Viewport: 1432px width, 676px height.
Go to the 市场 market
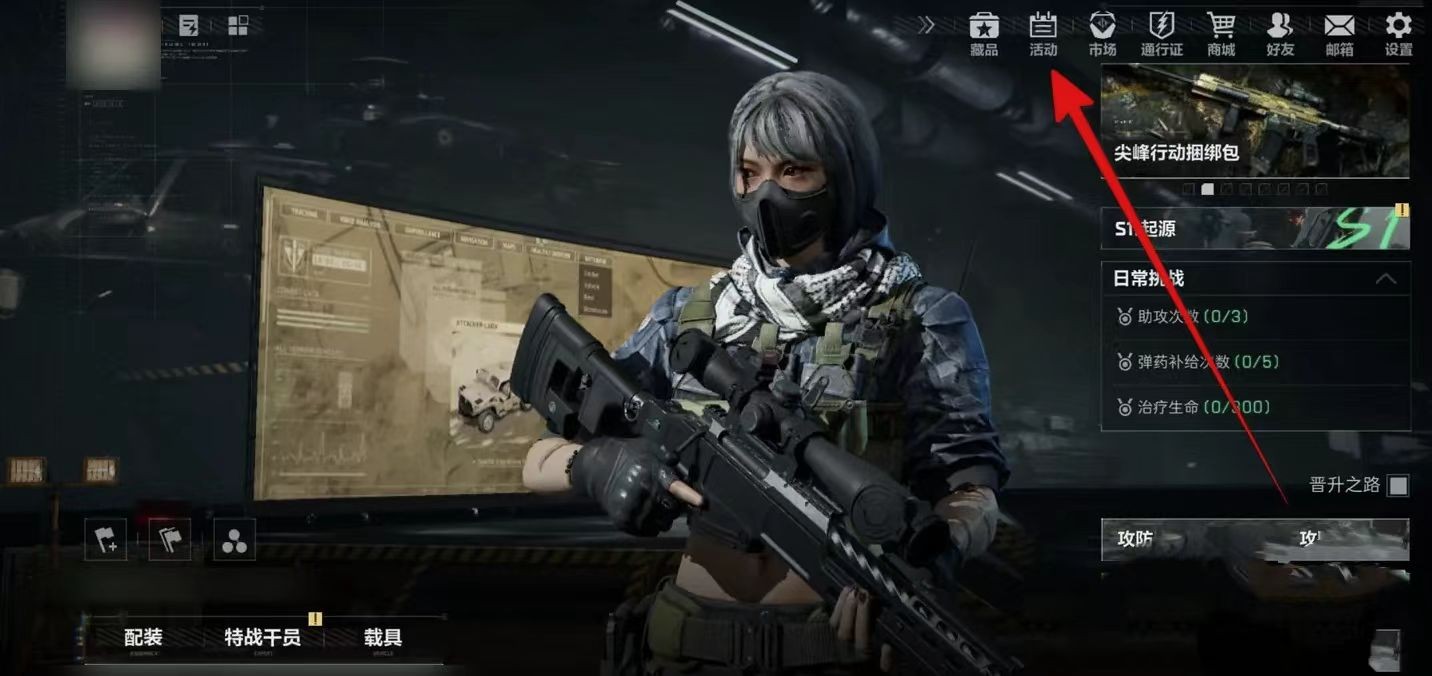click(1102, 33)
